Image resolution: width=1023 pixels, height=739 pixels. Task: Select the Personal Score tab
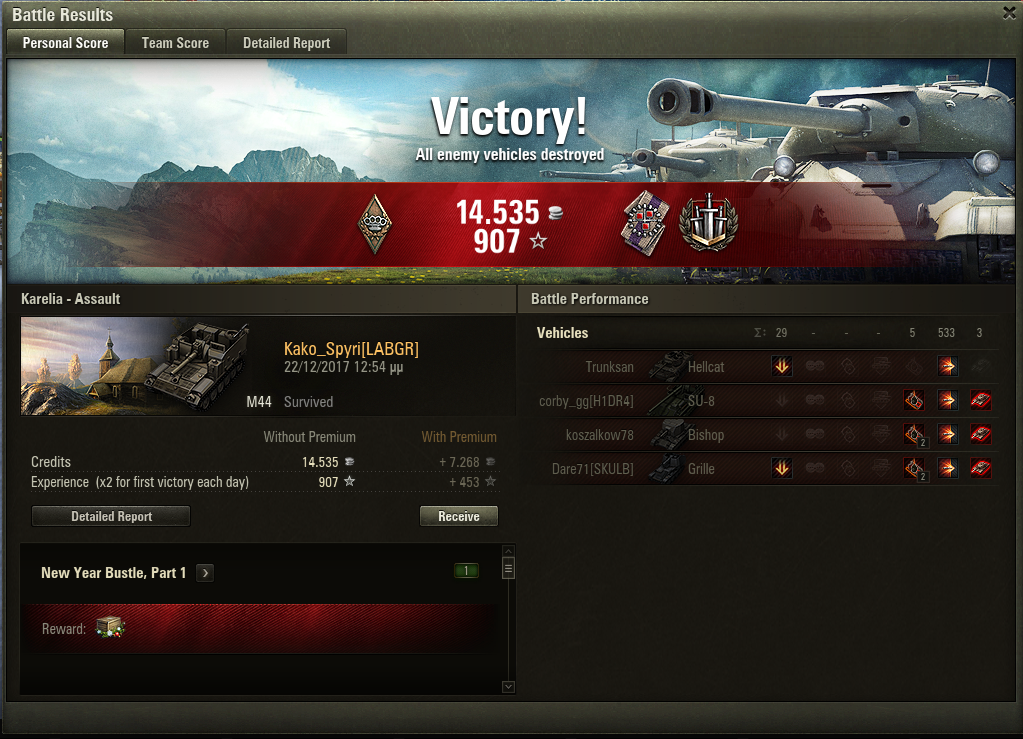(65, 43)
